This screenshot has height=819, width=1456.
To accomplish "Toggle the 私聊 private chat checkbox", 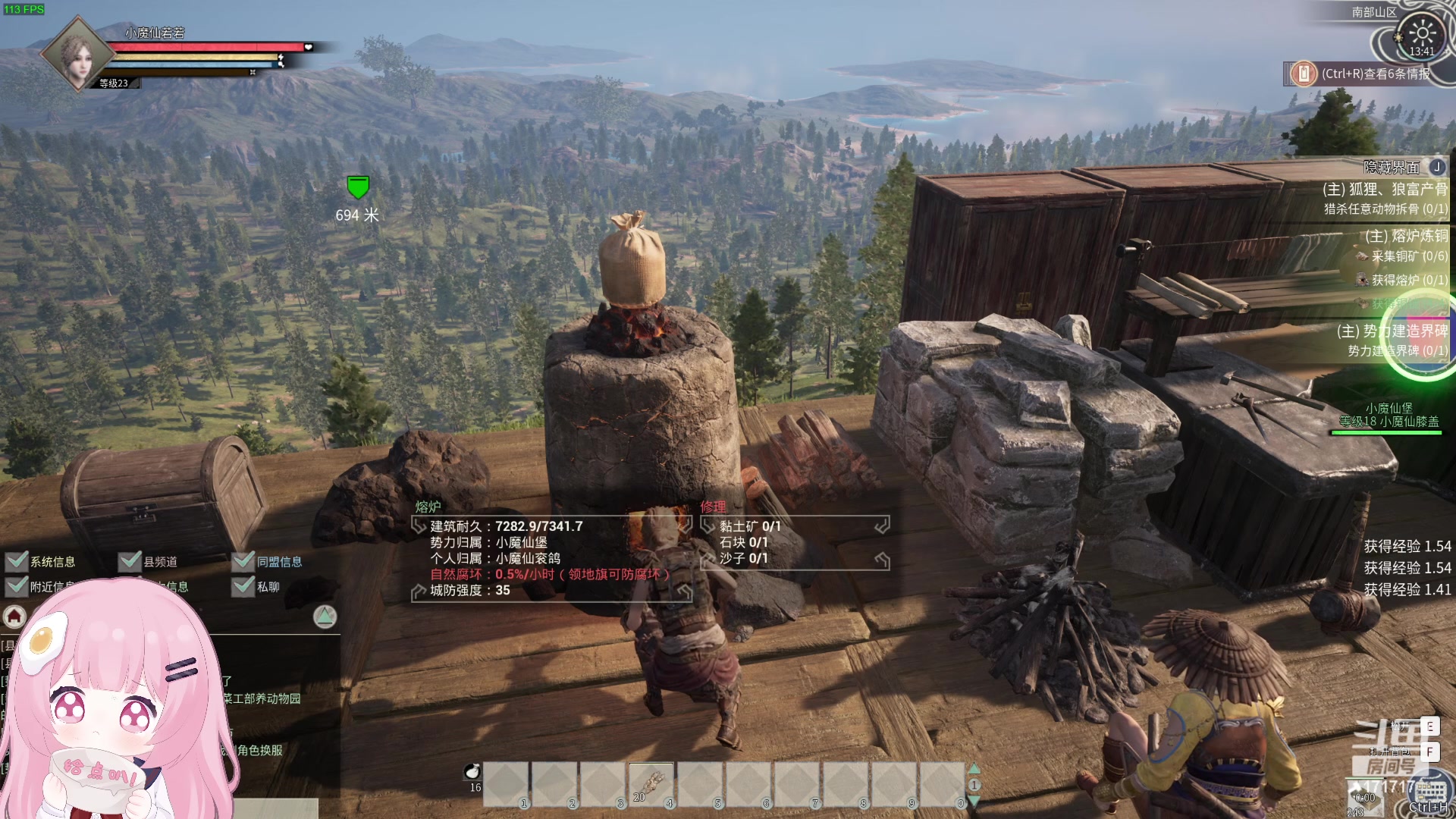I will click(243, 586).
